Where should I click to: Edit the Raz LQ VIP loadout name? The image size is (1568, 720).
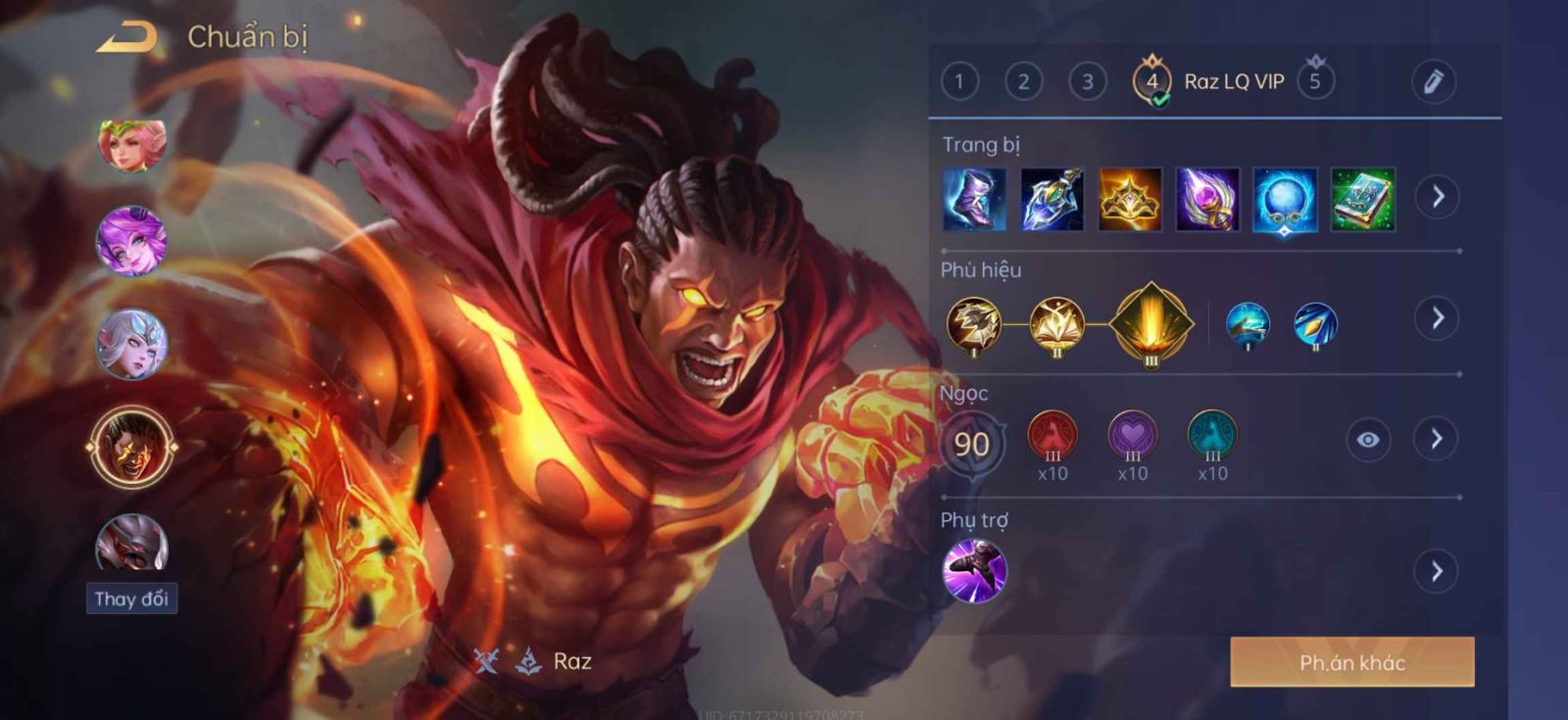point(1433,81)
